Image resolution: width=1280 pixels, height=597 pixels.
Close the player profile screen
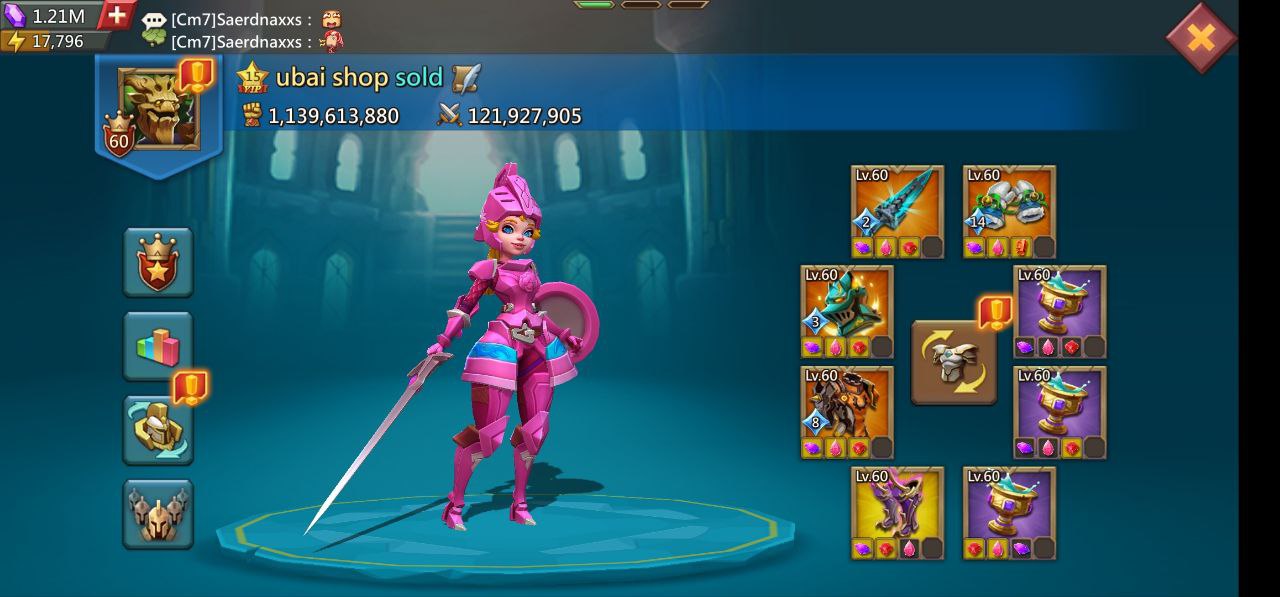(1201, 38)
